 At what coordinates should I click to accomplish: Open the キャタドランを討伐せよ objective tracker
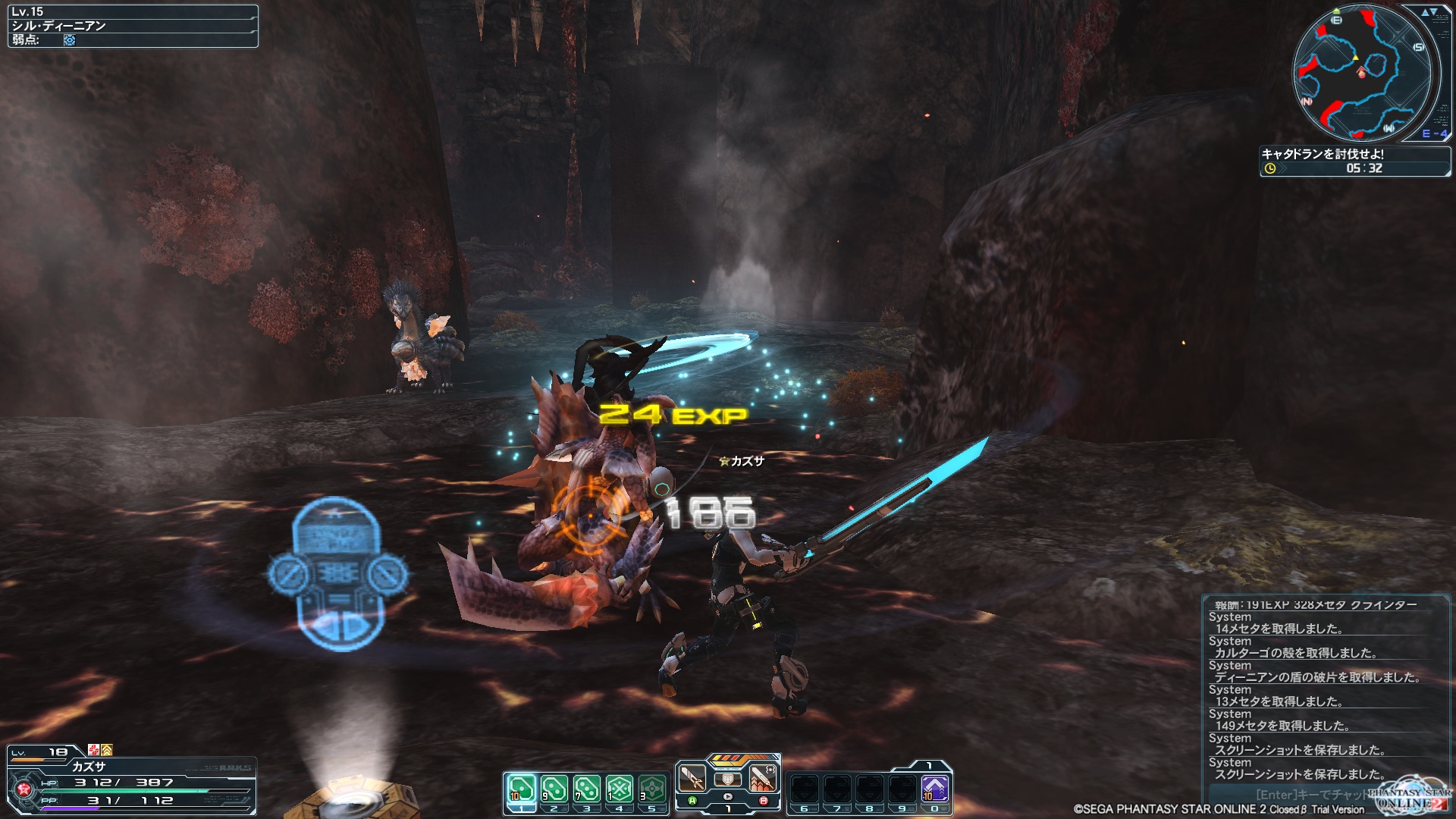[x=1354, y=161]
